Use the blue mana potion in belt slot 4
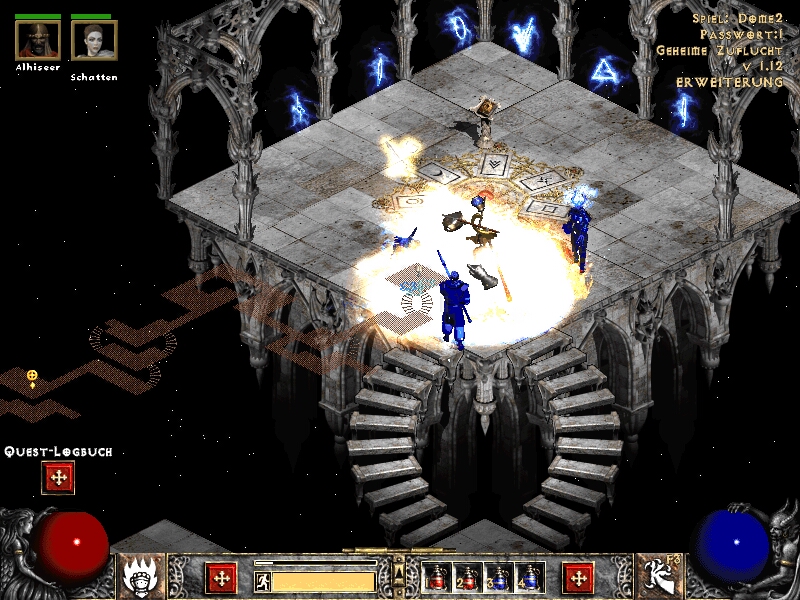The height and width of the screenshot is (600, 800). pyautogui.click(x=530, y=578)
